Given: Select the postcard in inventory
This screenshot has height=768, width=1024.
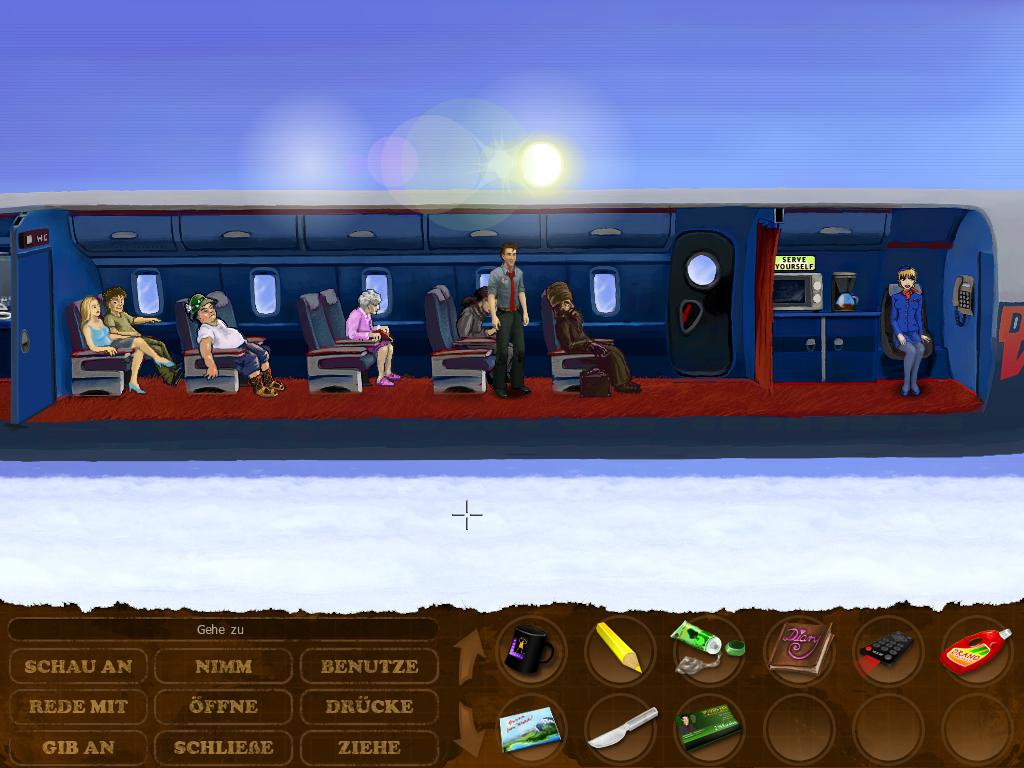Looking at the screenshot, I should click(x=530, y=727).
